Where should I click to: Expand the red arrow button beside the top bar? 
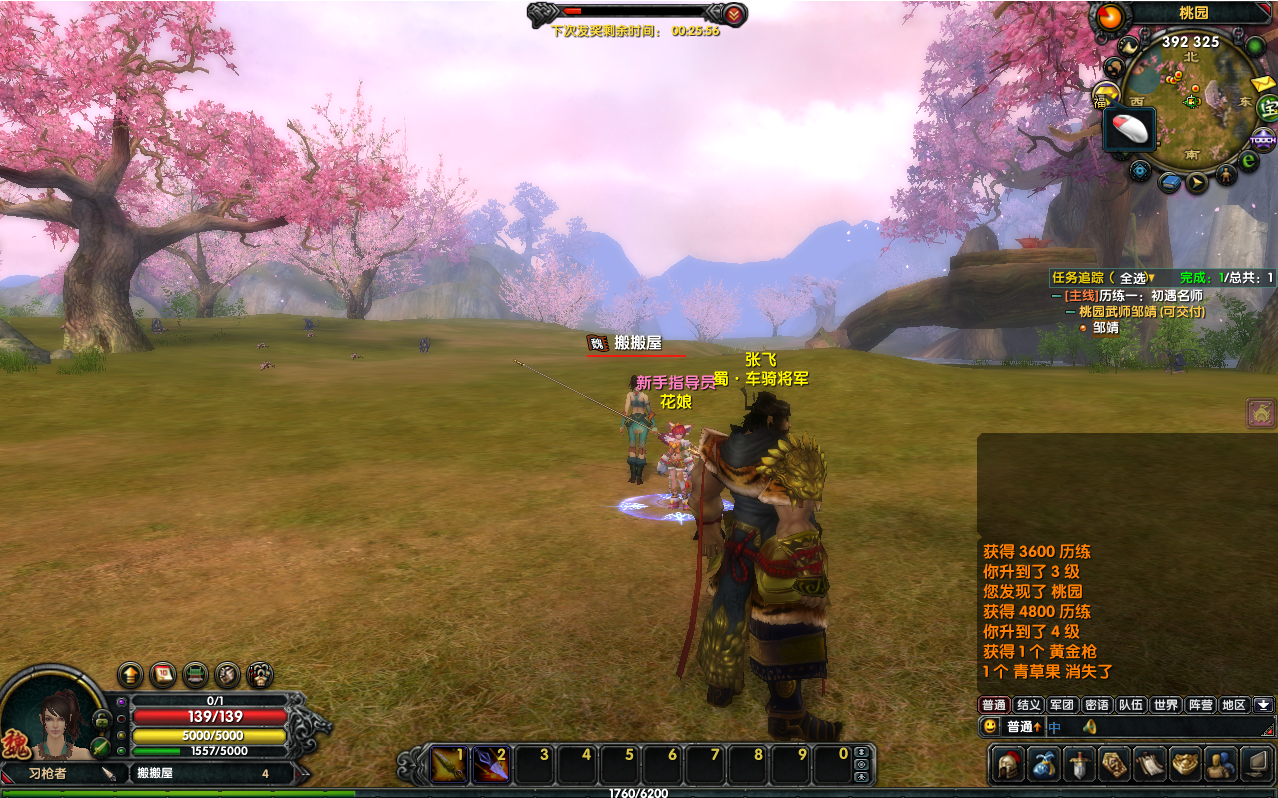[x=734, y=14]
